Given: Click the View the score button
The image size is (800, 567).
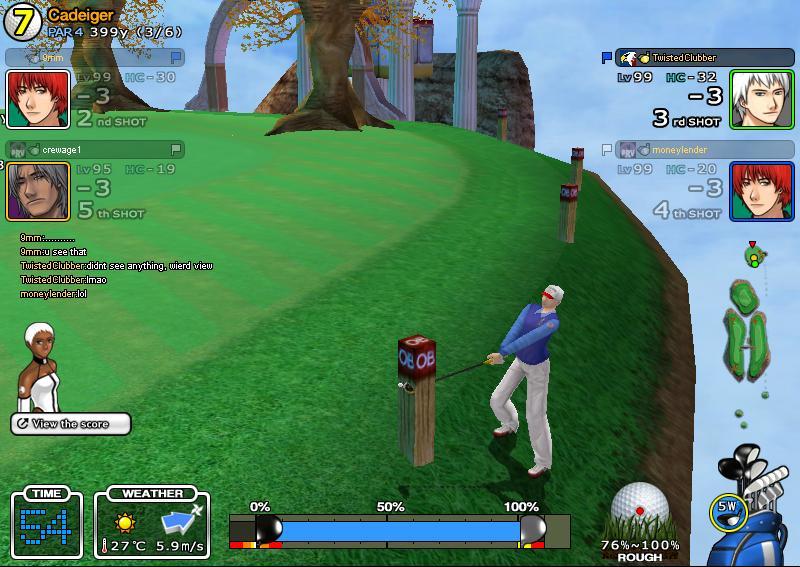Looking at the screenshot, I should [70, 424].
